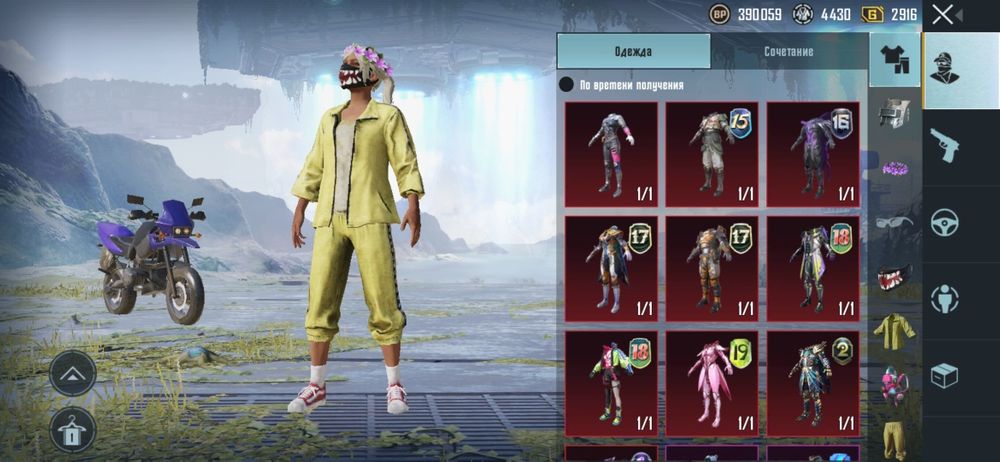Screen dimensions: 1000x462
Task: Select the toothy mask filter icon
Action: pyautogui.click(x=894, y=275)
